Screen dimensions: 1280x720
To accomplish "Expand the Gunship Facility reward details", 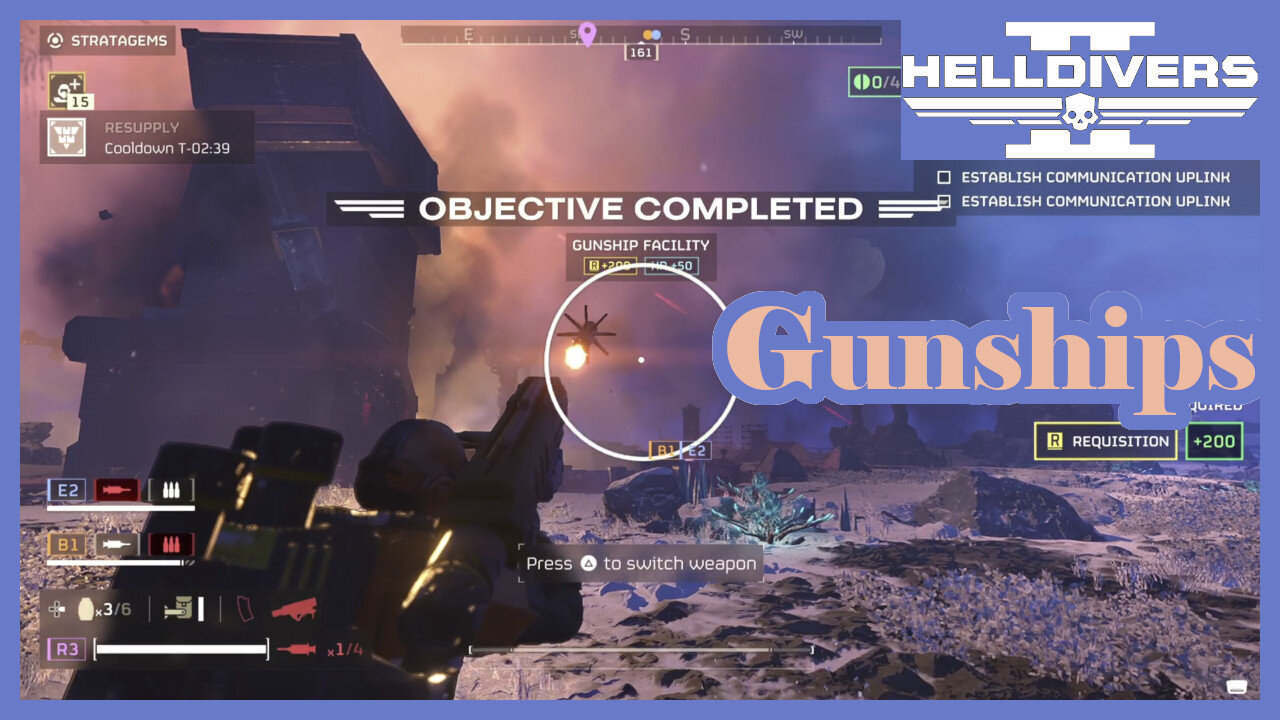I will [x=640, y=266].
